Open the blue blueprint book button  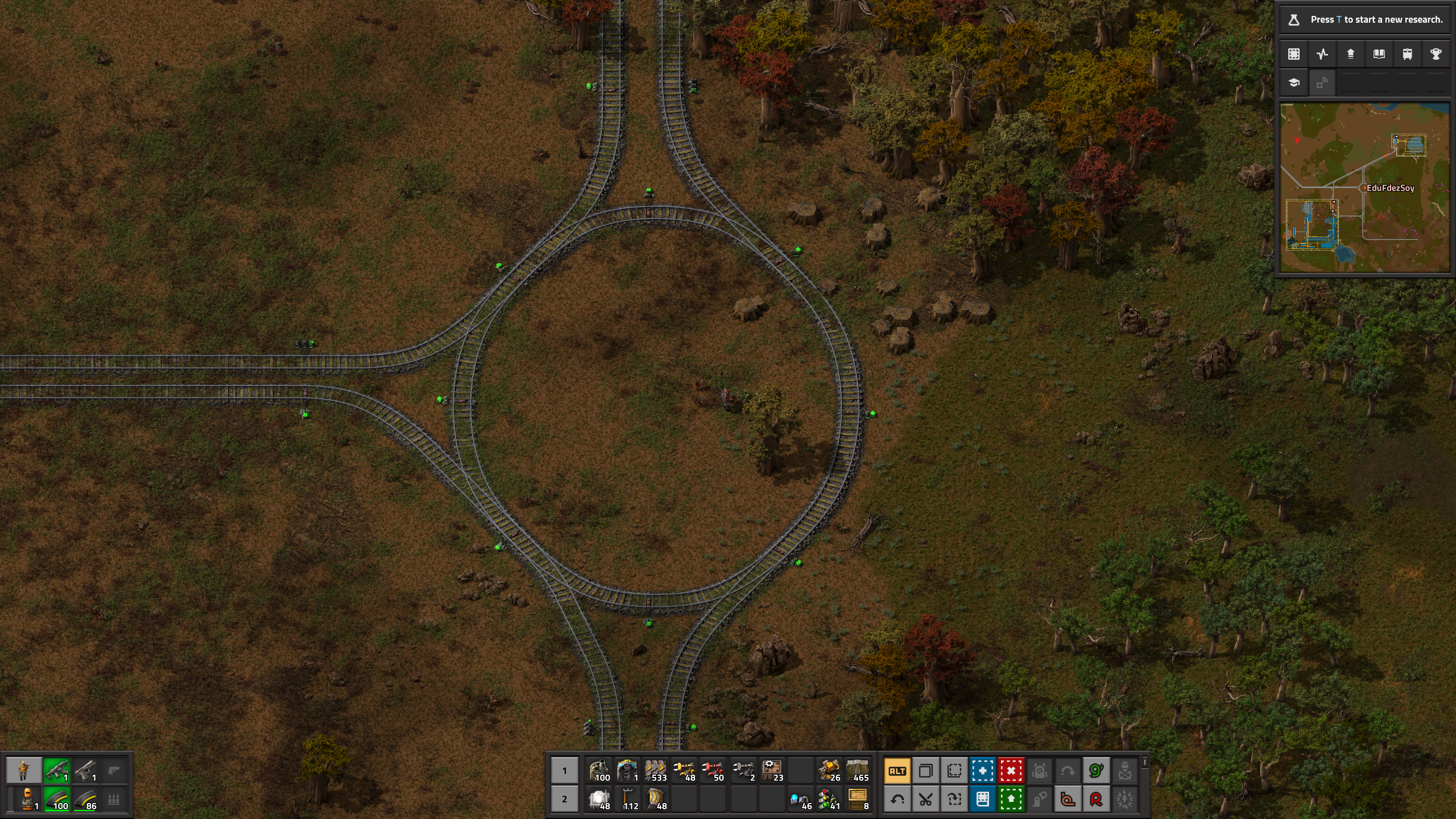pyautogui.click(x=983, y=800)
